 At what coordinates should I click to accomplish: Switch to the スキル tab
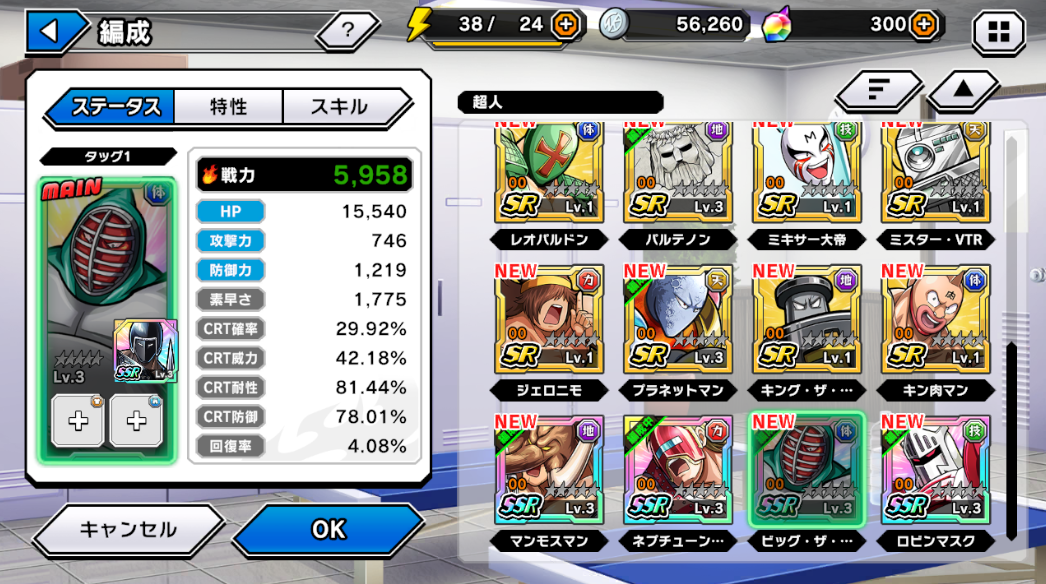340,107
